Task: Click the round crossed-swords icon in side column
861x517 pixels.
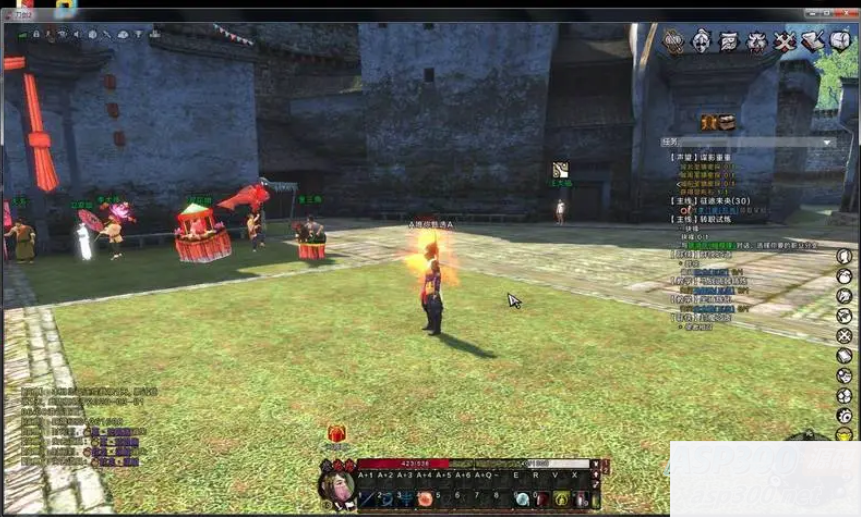Action: coord(845,336)
